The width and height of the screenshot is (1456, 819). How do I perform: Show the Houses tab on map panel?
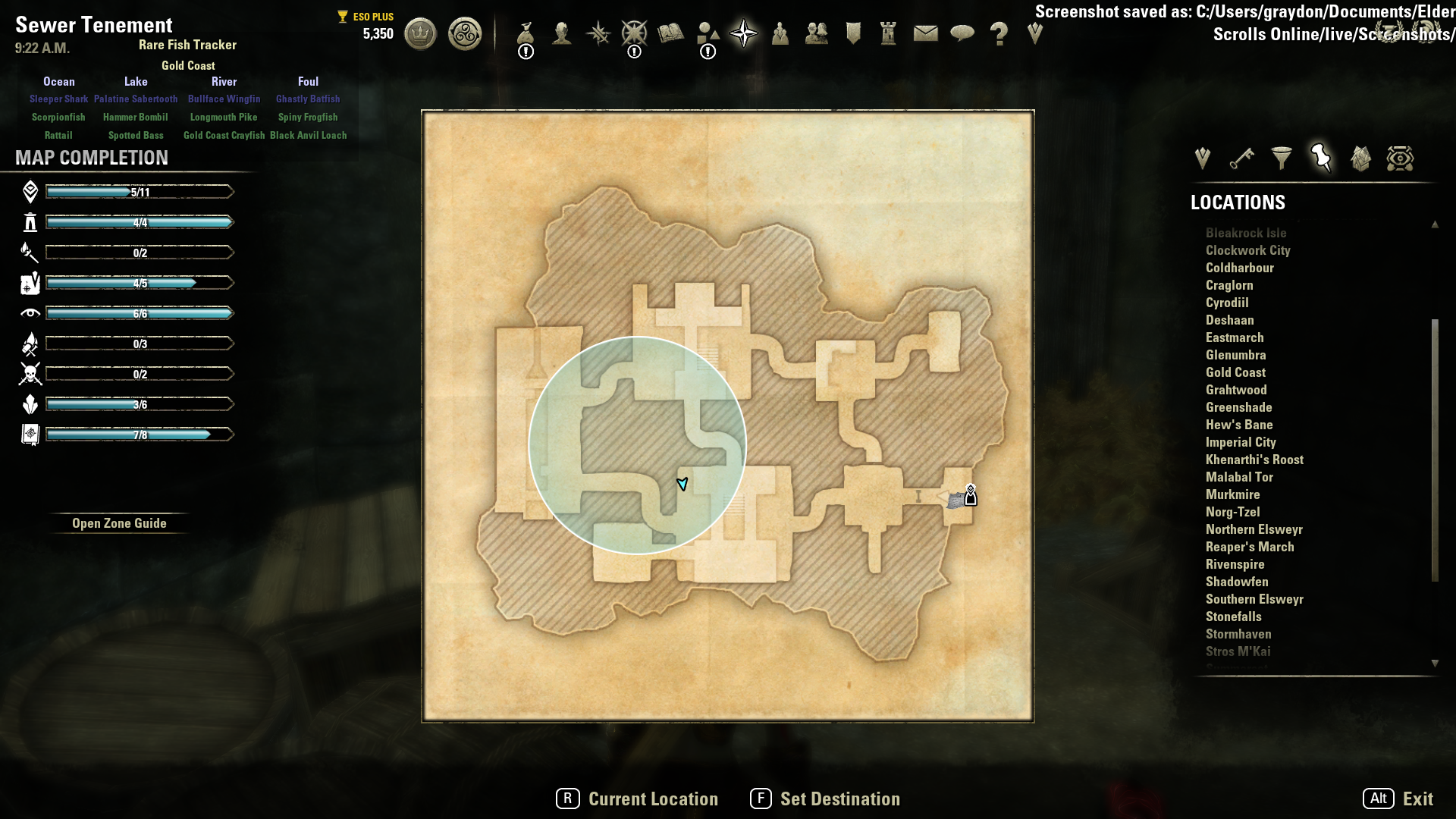[x=1360, y=158]
